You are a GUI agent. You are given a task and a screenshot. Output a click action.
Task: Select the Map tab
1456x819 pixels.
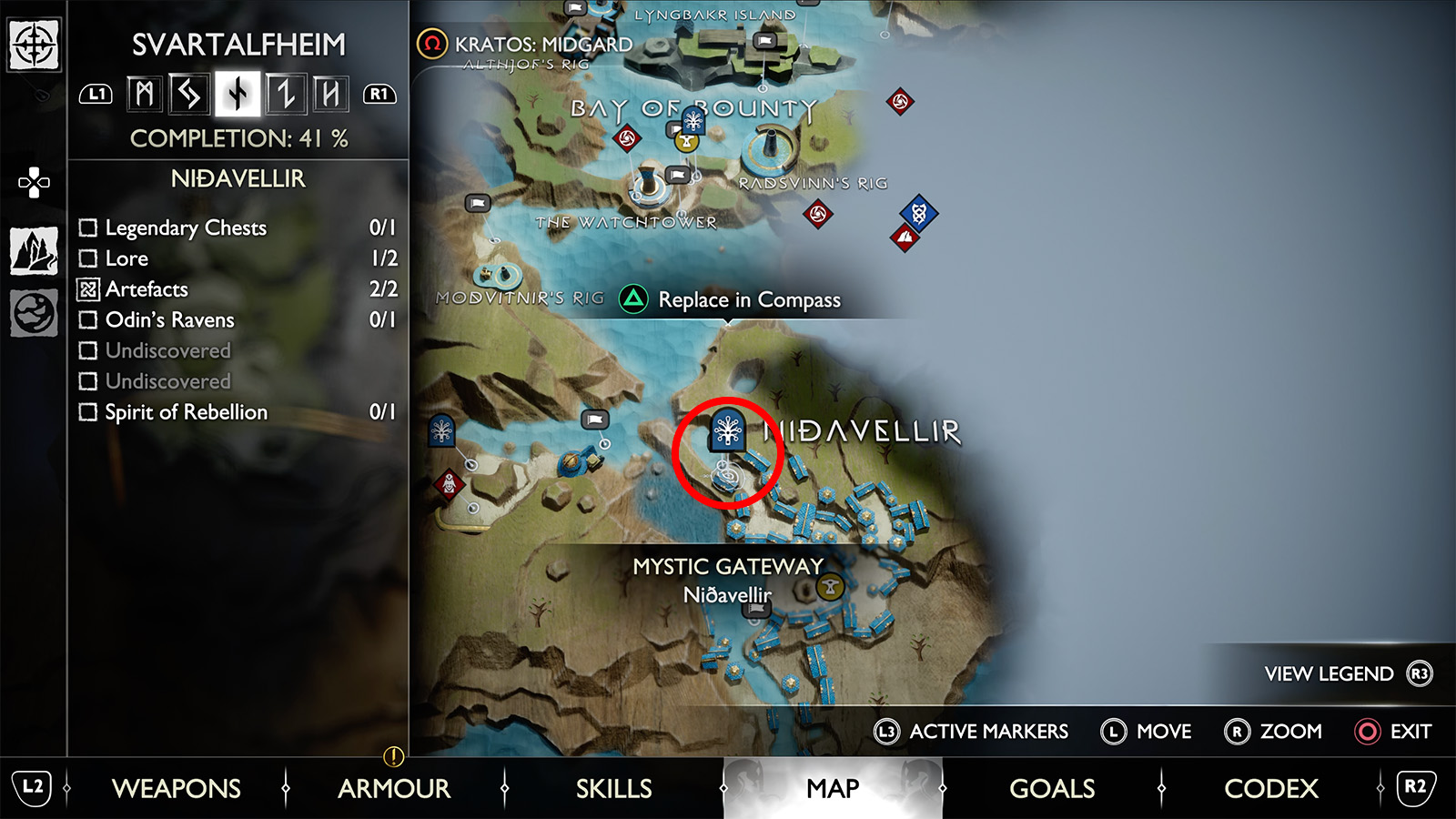[x=833, y=788]
